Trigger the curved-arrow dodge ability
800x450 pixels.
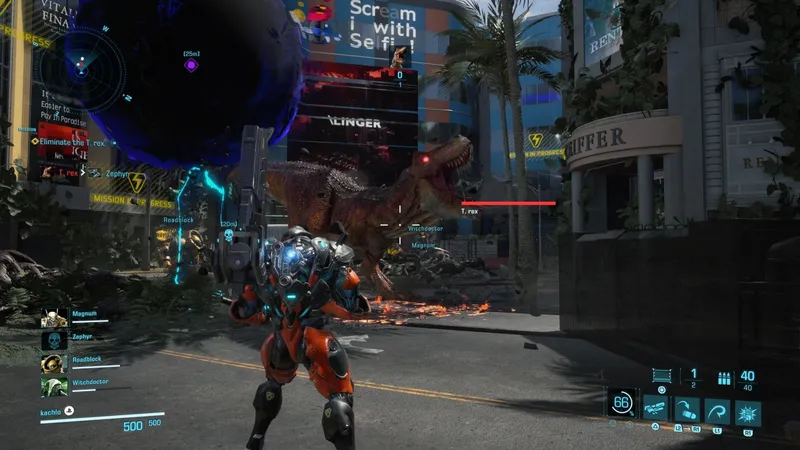click(x=716, y=409)
